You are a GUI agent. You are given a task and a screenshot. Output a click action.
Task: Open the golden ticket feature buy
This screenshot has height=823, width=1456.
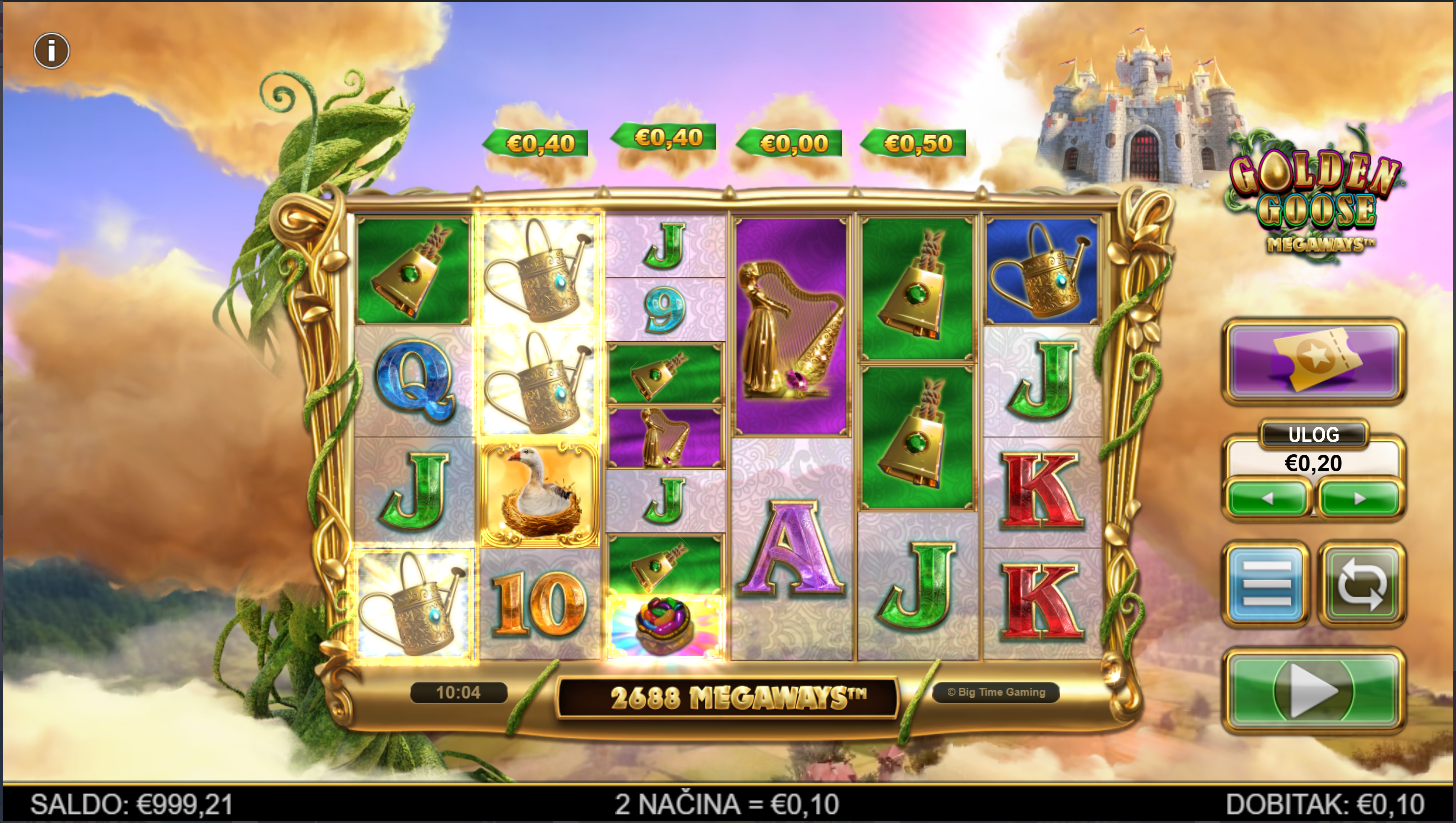tap(1314, 361)
